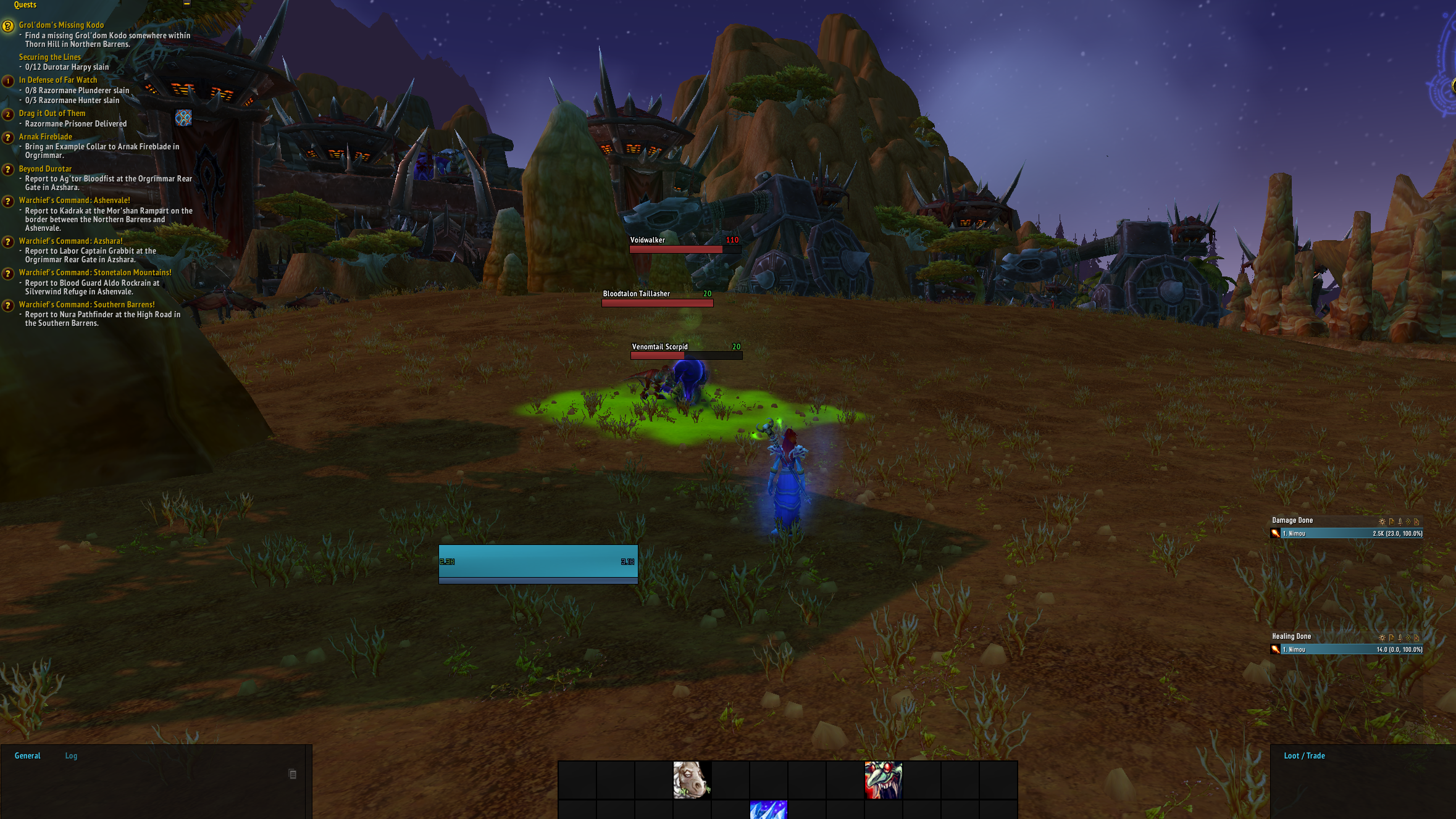Cast the ice shards spell
Viewport: 1456px width, 819px height.
click(768, 810)
